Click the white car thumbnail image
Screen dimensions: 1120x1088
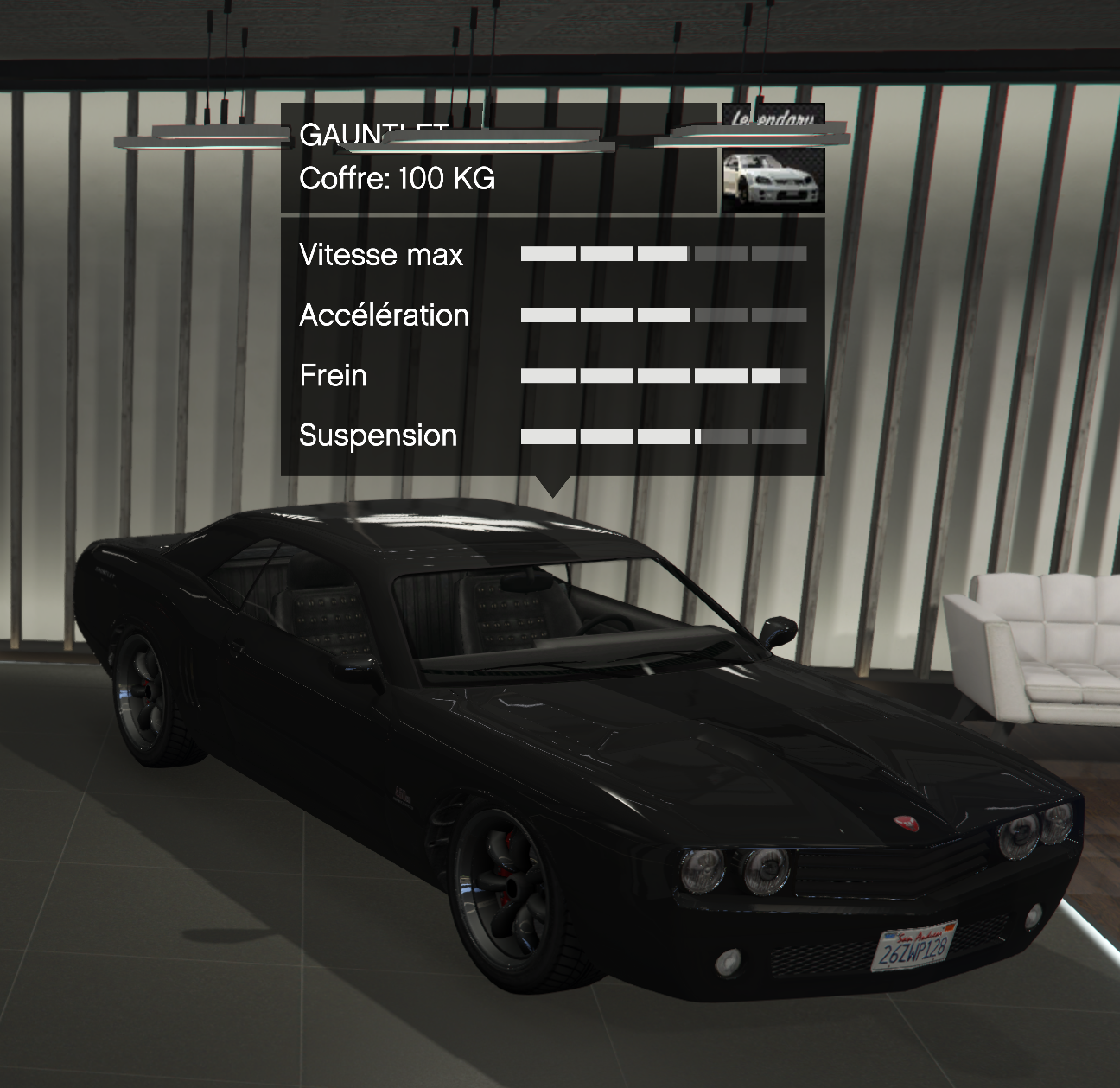(x=773, y=179)
